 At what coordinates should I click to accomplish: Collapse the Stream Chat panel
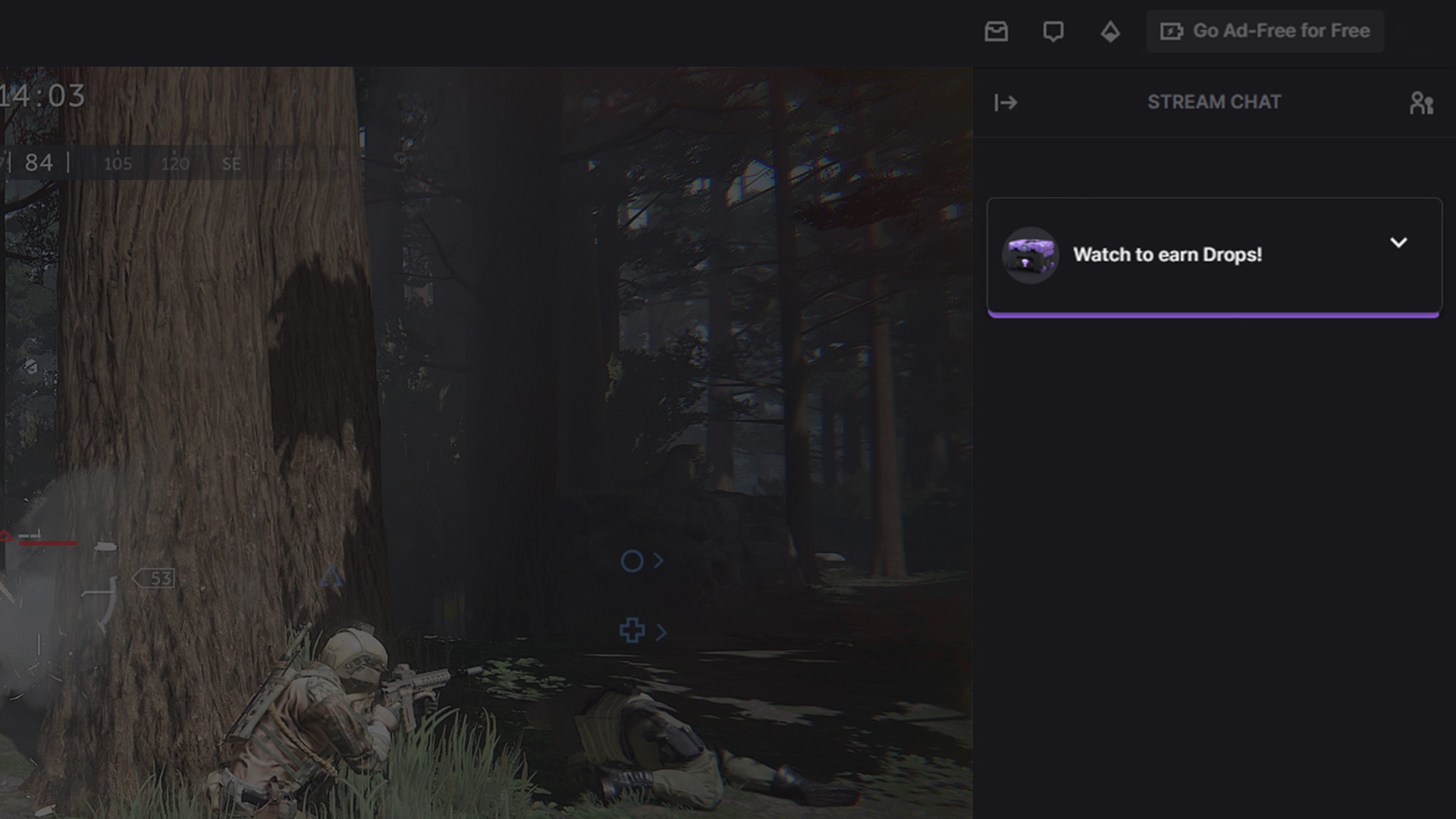click(1006, 102)
